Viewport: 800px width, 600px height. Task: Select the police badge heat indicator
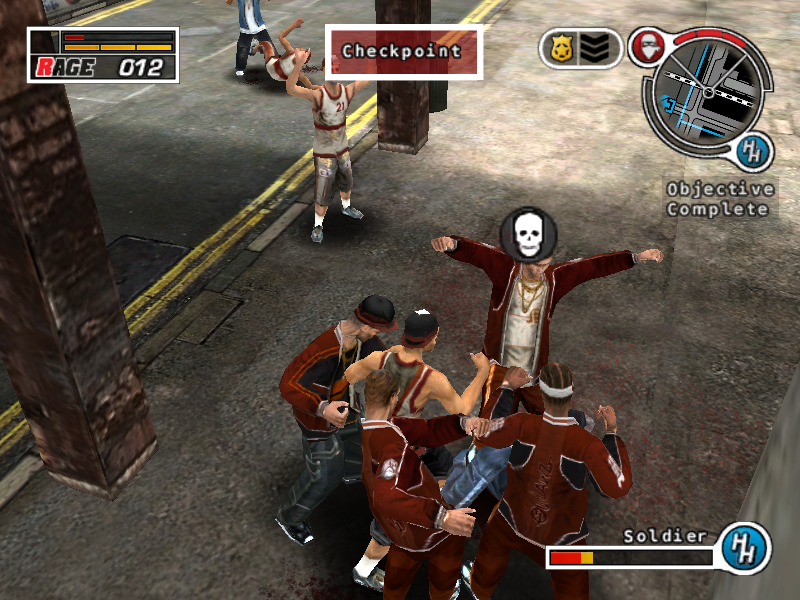[x=560, y=48]
